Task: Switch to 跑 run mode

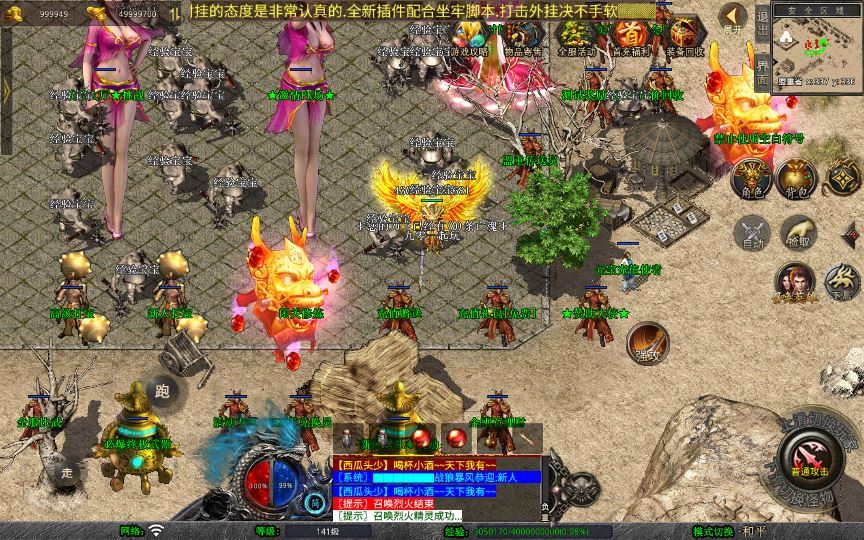Action: pyautogui.click(x=163, y=391)
